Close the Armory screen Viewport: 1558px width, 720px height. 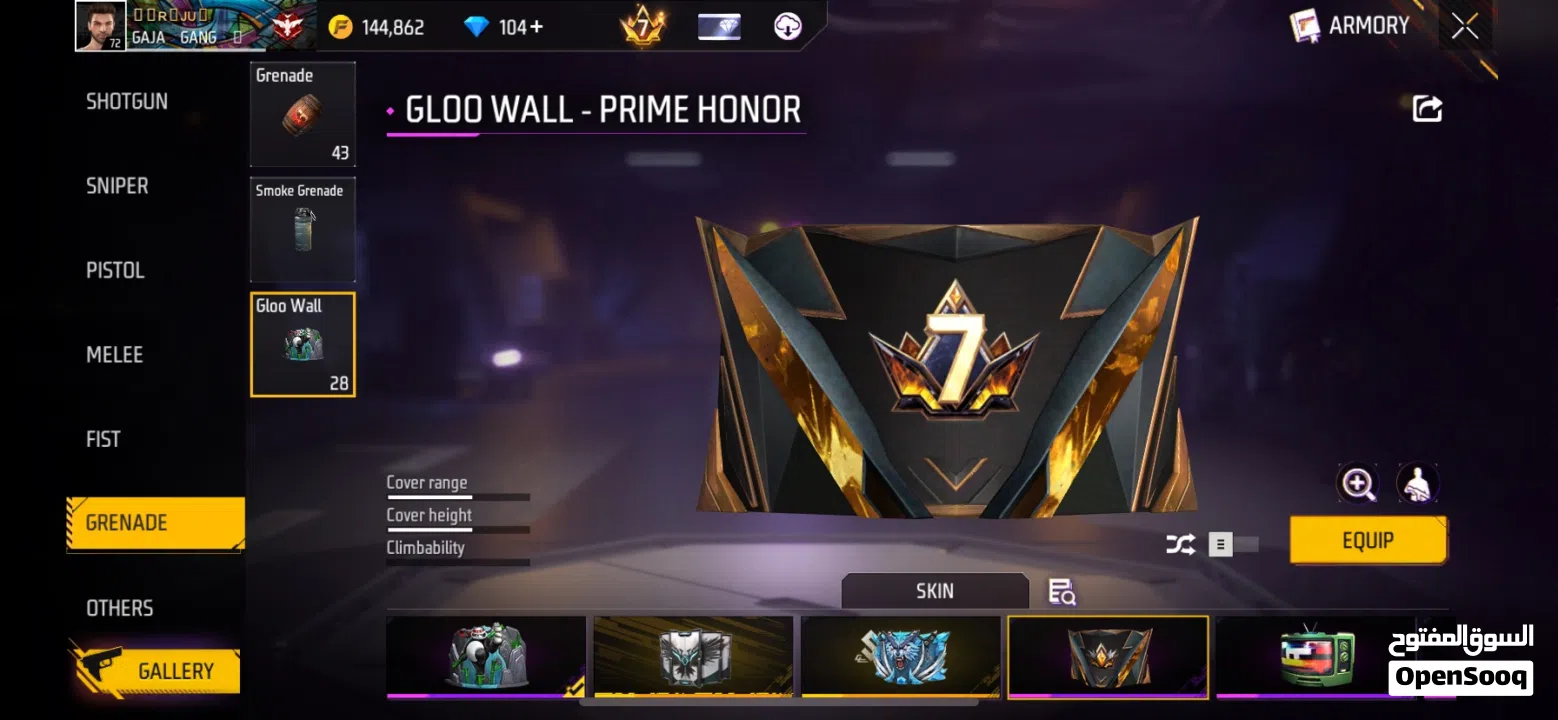(1465, 27)
